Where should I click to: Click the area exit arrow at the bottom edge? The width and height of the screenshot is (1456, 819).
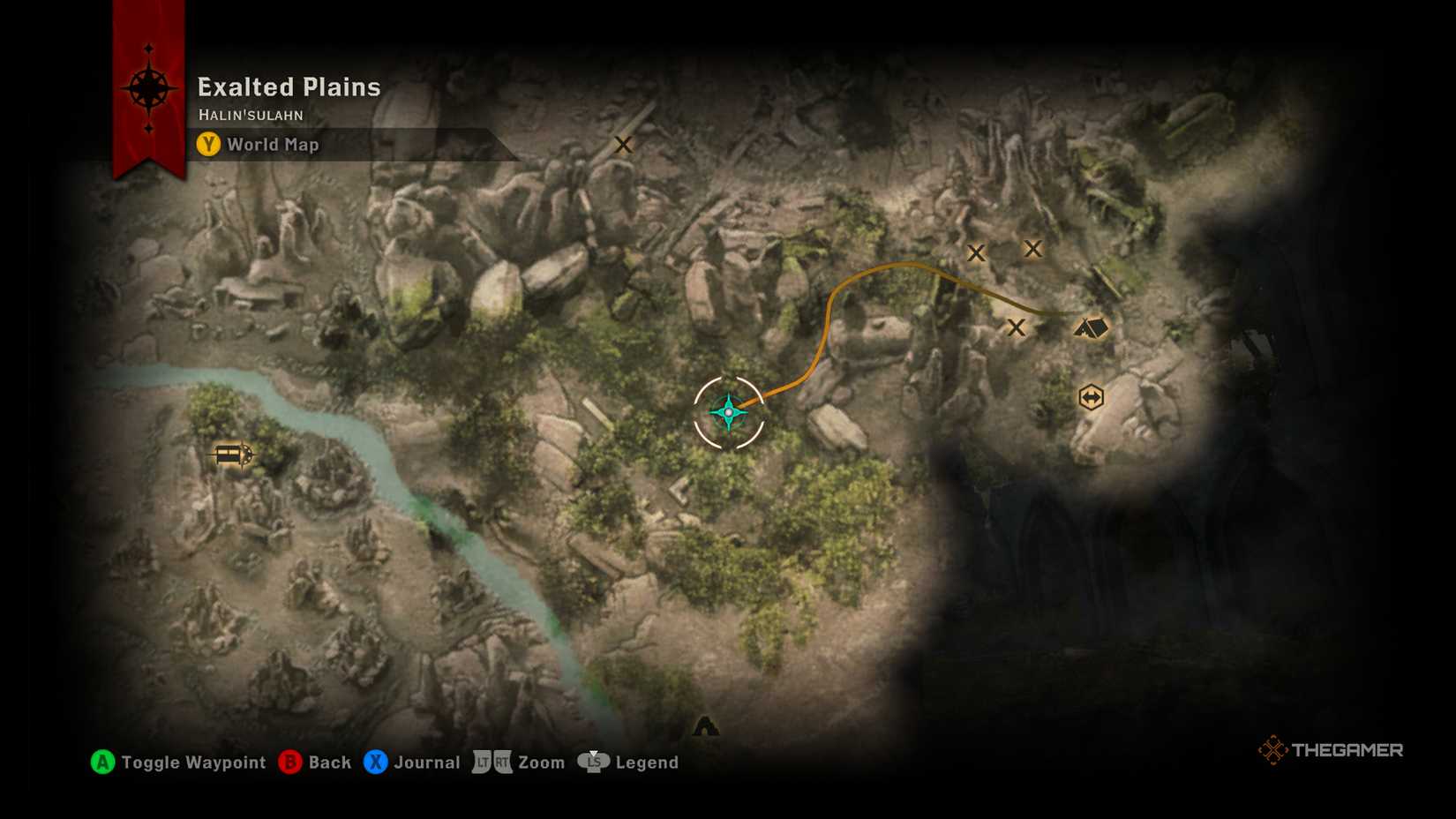click(705, 726)
